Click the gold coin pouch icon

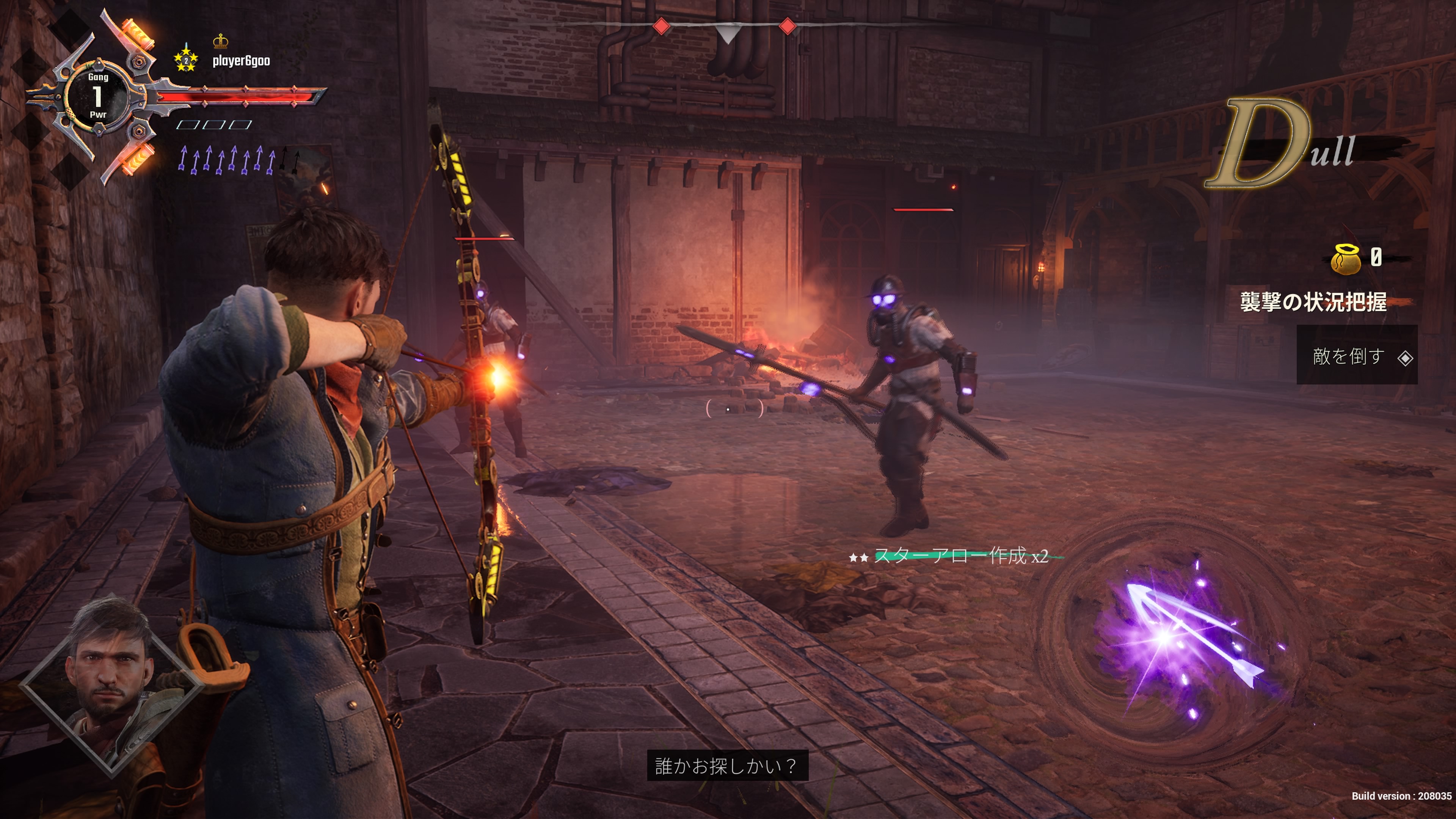coord(1346,259)
